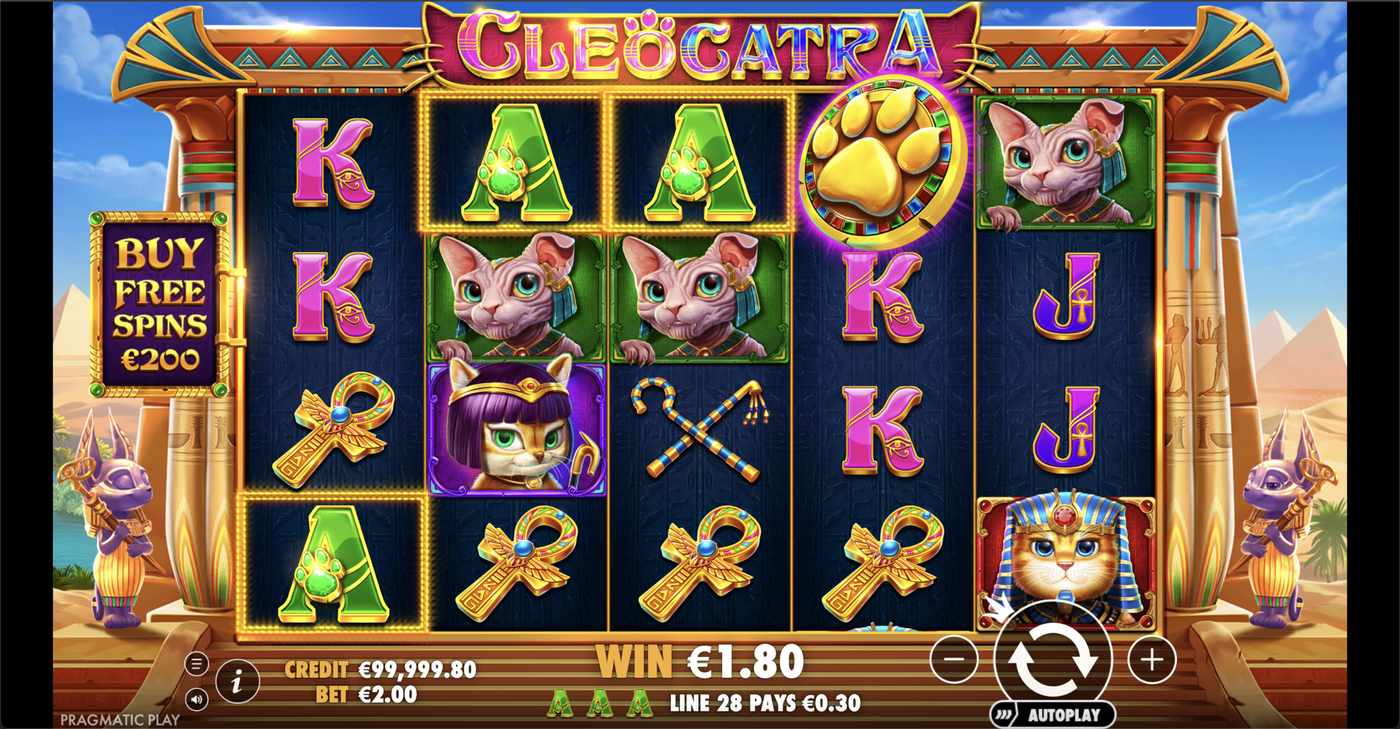Start Autoplay mode
1400x729 pixels.
[1063, 714]
